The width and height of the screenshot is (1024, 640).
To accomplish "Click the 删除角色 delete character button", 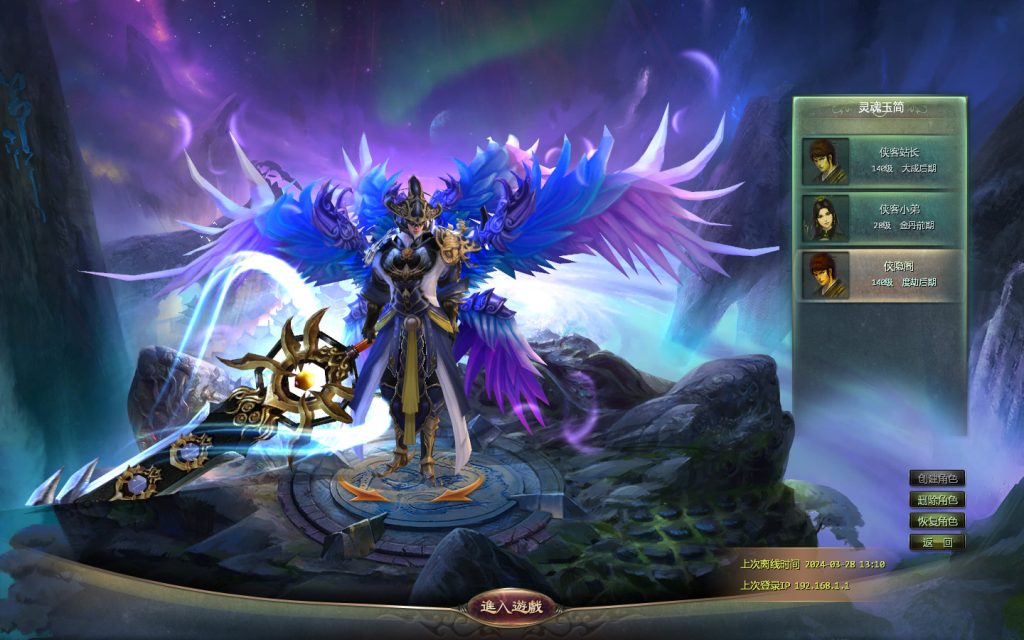I will coord(937,500).
